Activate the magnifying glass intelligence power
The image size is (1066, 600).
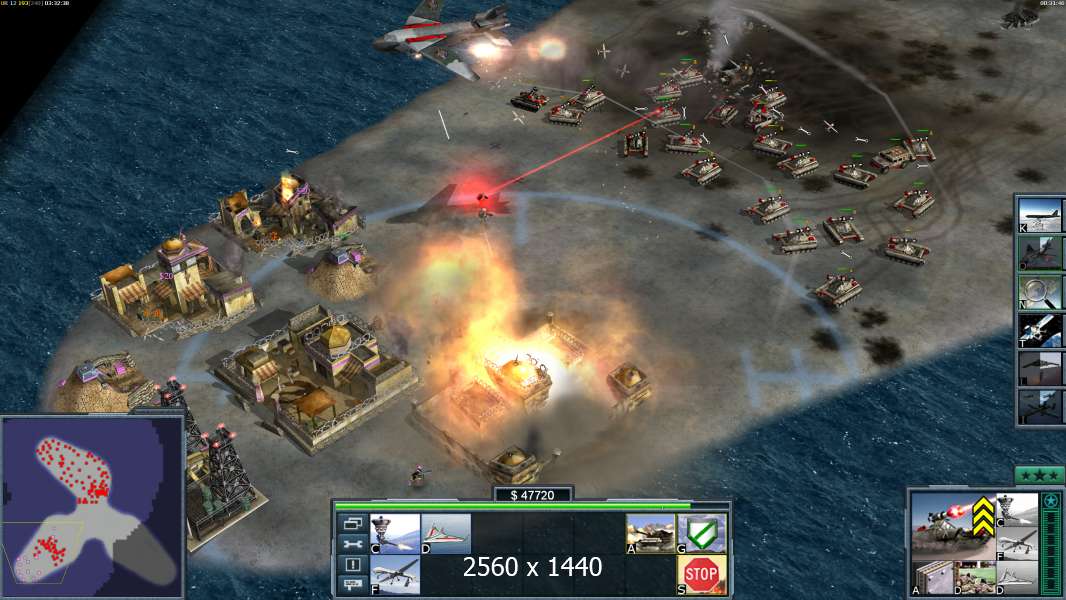point(1040,291)
